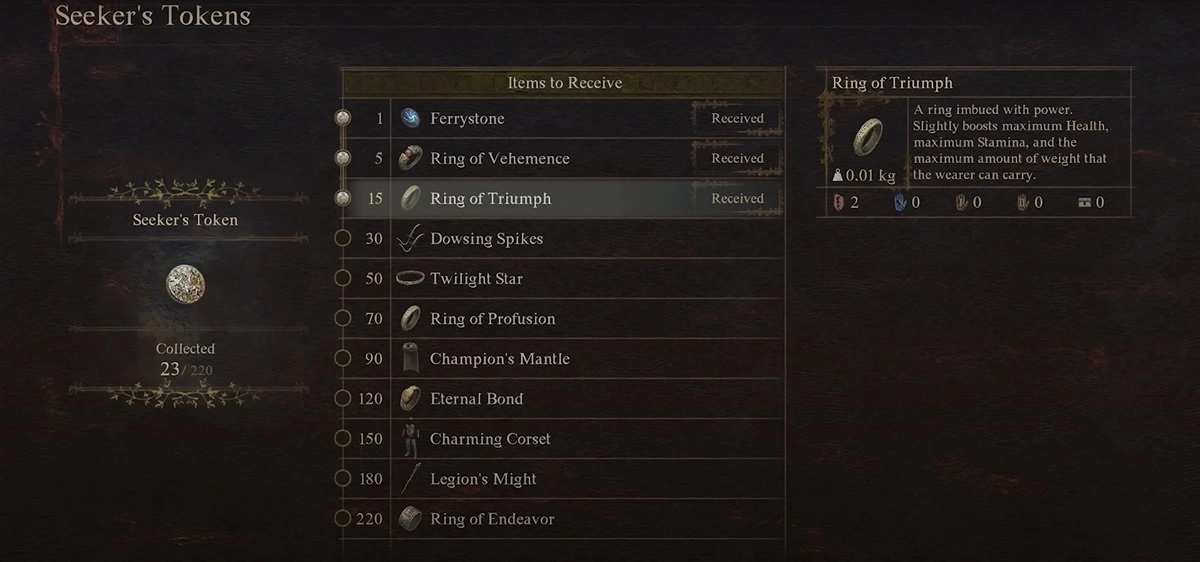Image resolution: width=1200 pixels, height=562 pixels.
Task: Select Dowsing Spikes in the list
Action: tap(560, 239)
